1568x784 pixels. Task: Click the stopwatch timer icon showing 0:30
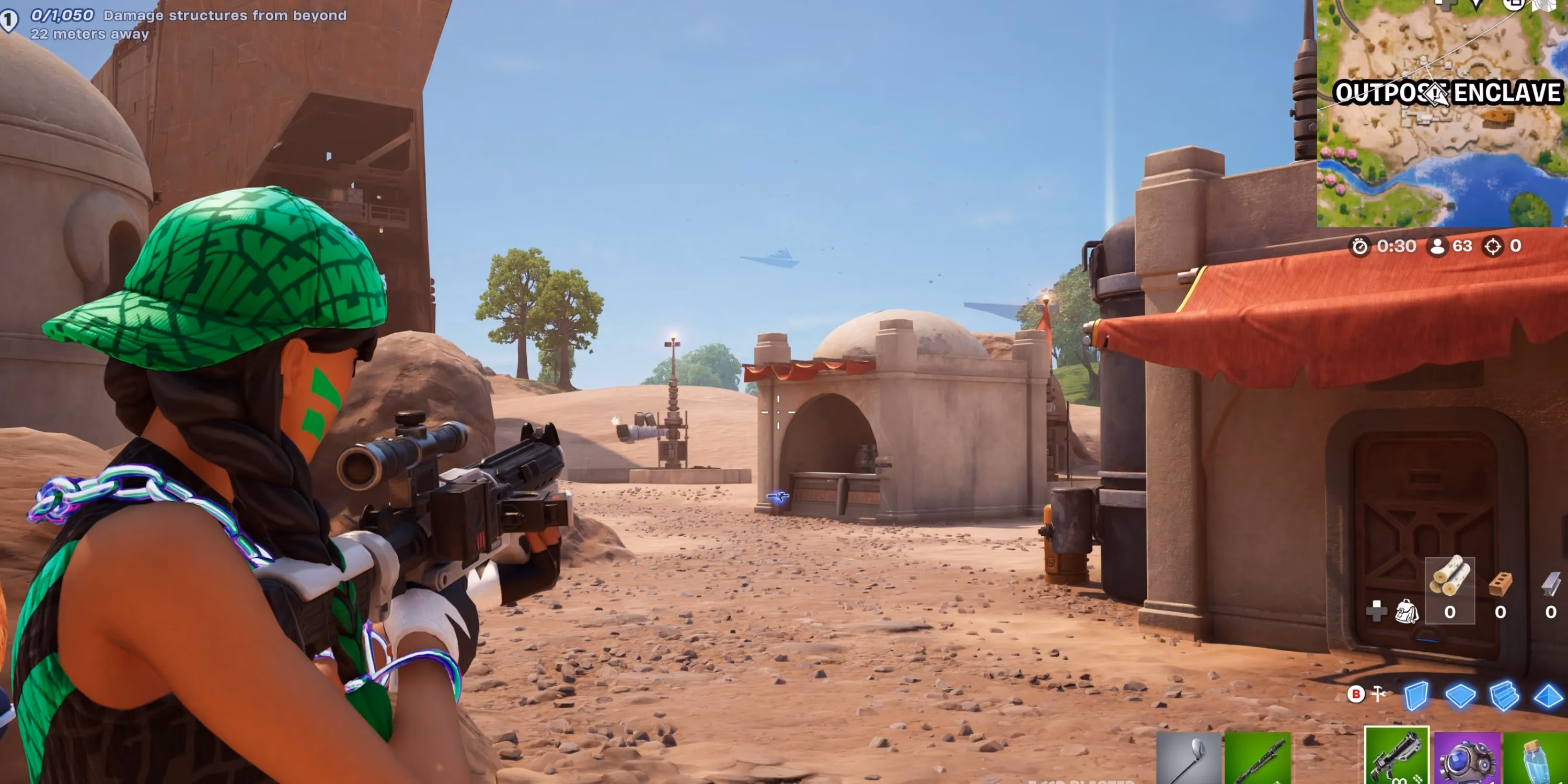click(x=1360, y=247)
